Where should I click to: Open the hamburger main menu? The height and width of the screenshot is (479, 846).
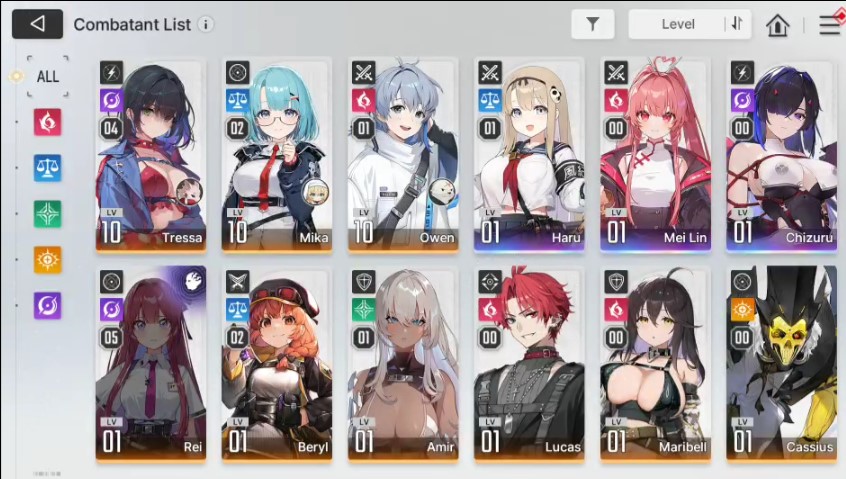(829, 25)
